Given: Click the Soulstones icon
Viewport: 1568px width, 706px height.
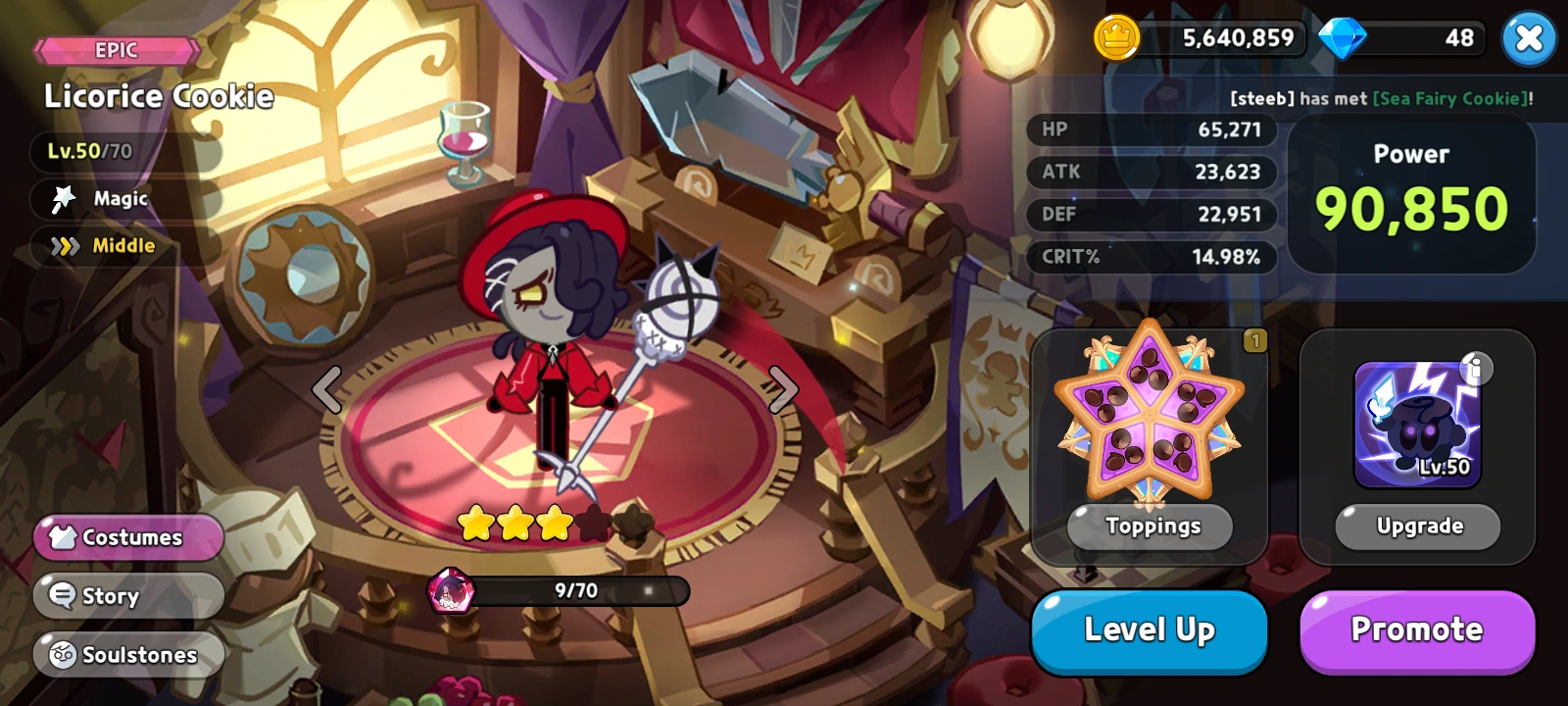Looking at the screenshot, I should tap(63, 654).
